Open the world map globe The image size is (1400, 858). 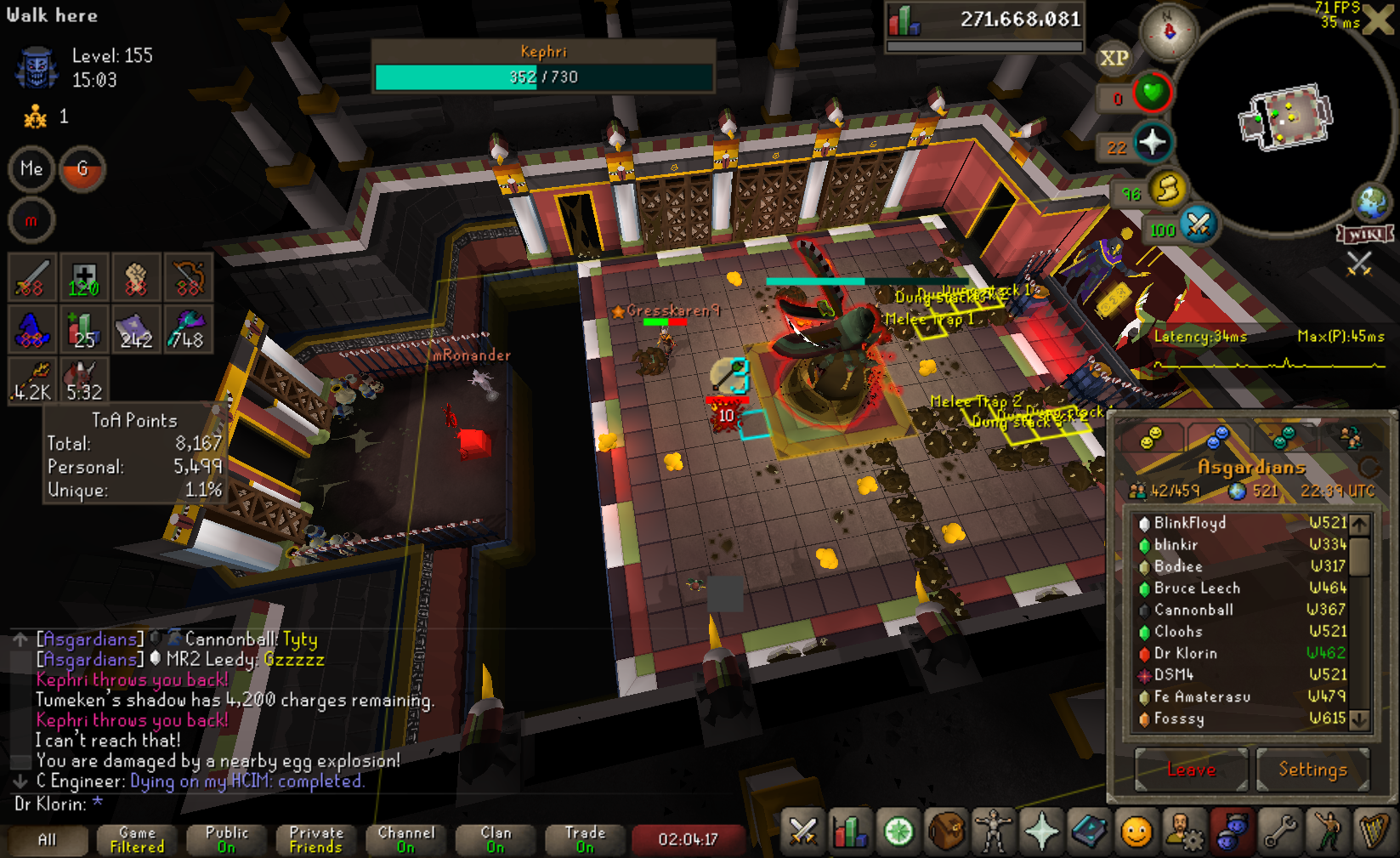[1371, 202]
